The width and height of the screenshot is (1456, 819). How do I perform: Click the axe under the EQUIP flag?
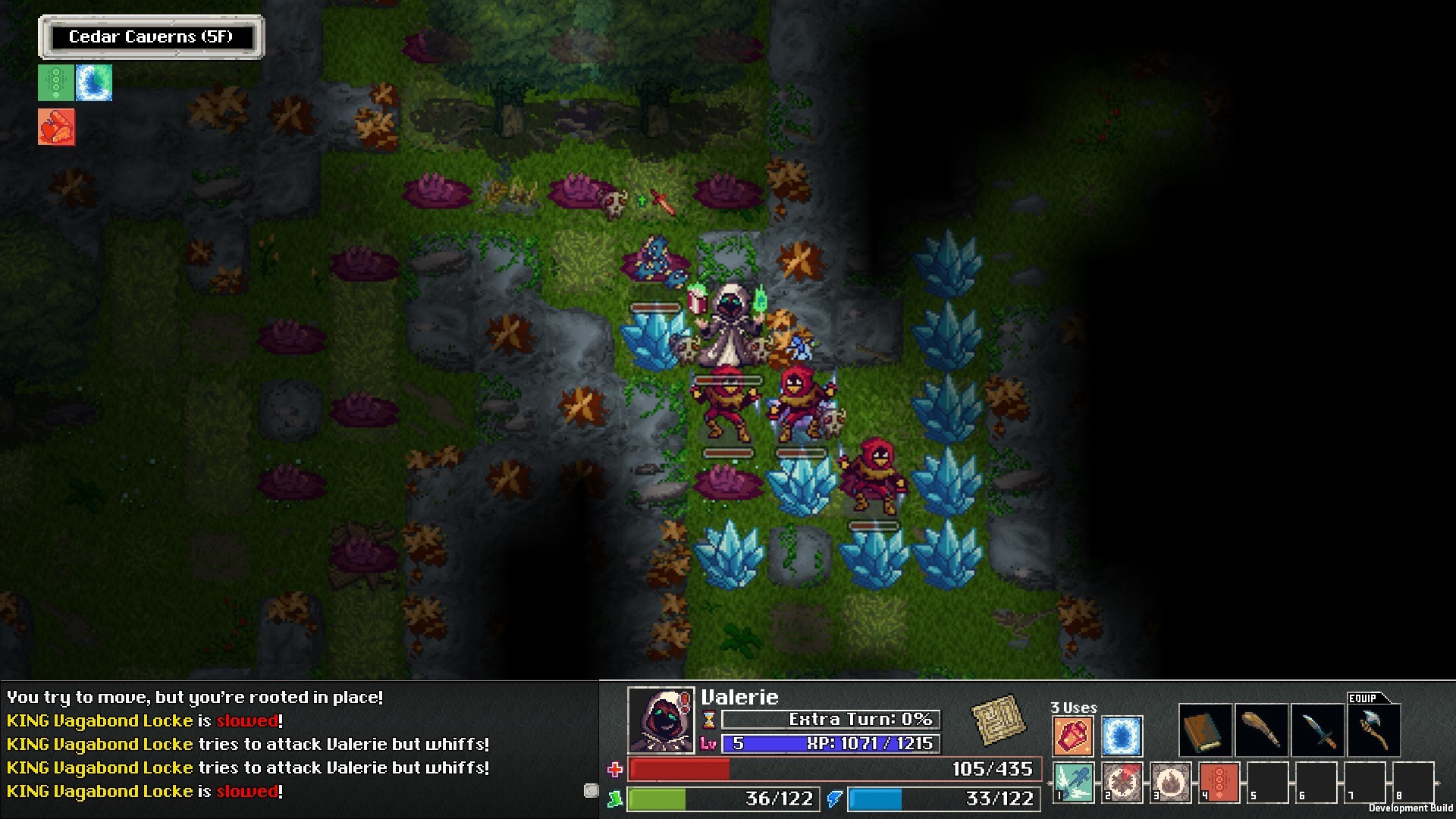pyautogui.click(x=1375, y=730)
